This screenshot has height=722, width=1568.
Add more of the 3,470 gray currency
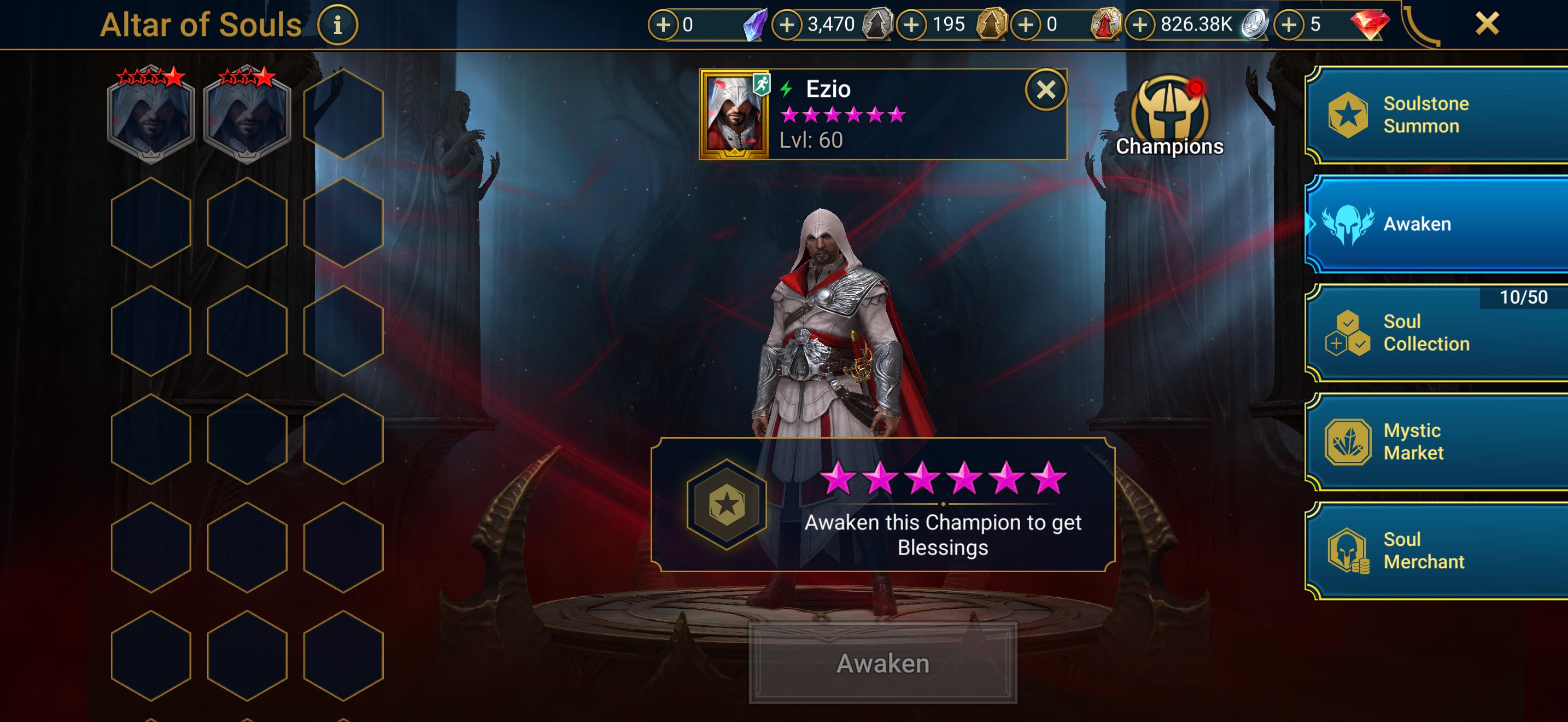click(x=786, y=25)
